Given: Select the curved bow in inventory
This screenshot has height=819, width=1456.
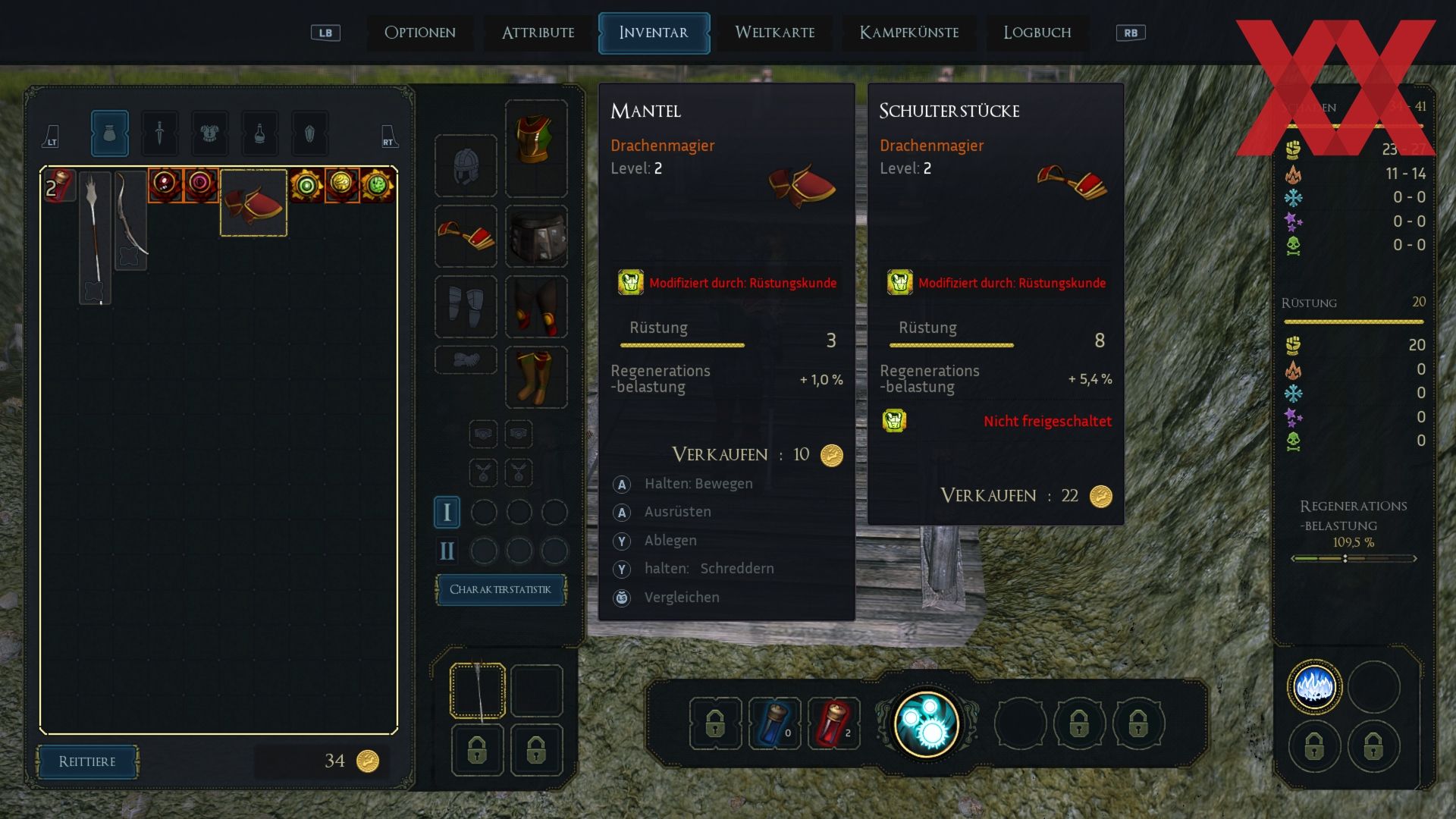Looking at the screenshot, I should tap(130, 220).
